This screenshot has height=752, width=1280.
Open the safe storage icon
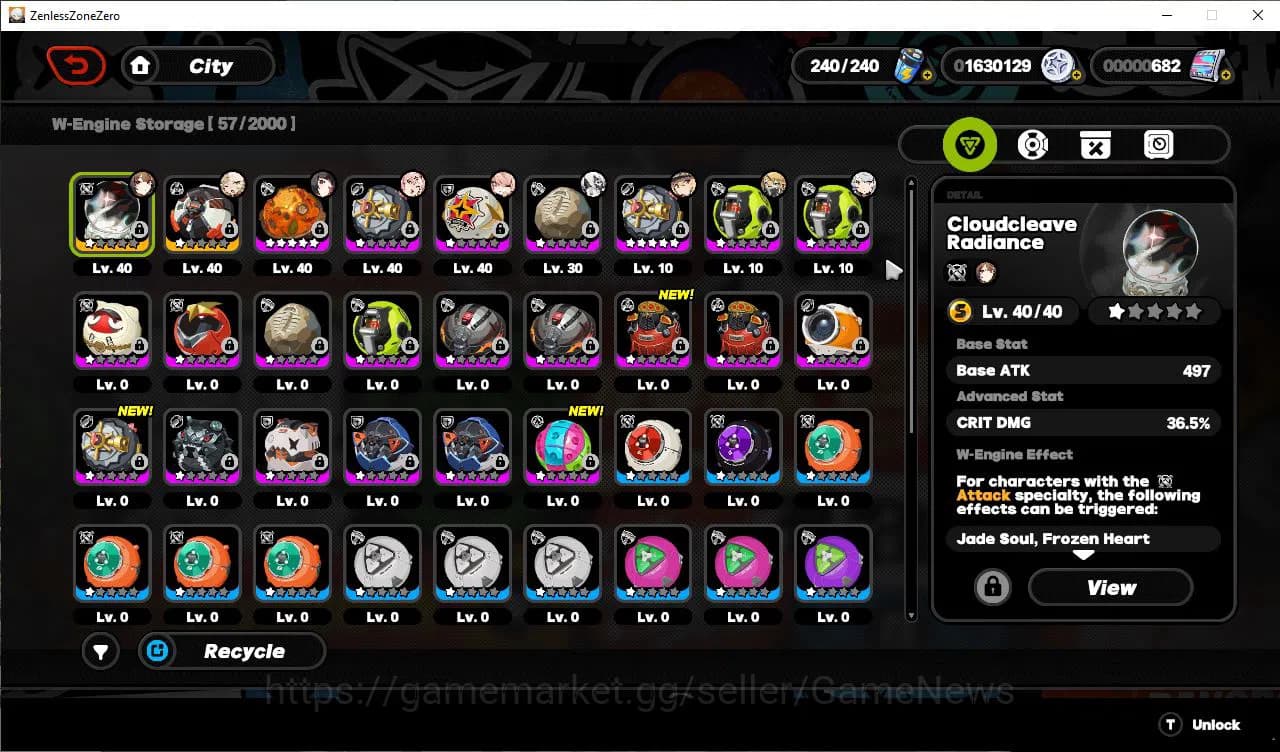[x=1158, y=144]
